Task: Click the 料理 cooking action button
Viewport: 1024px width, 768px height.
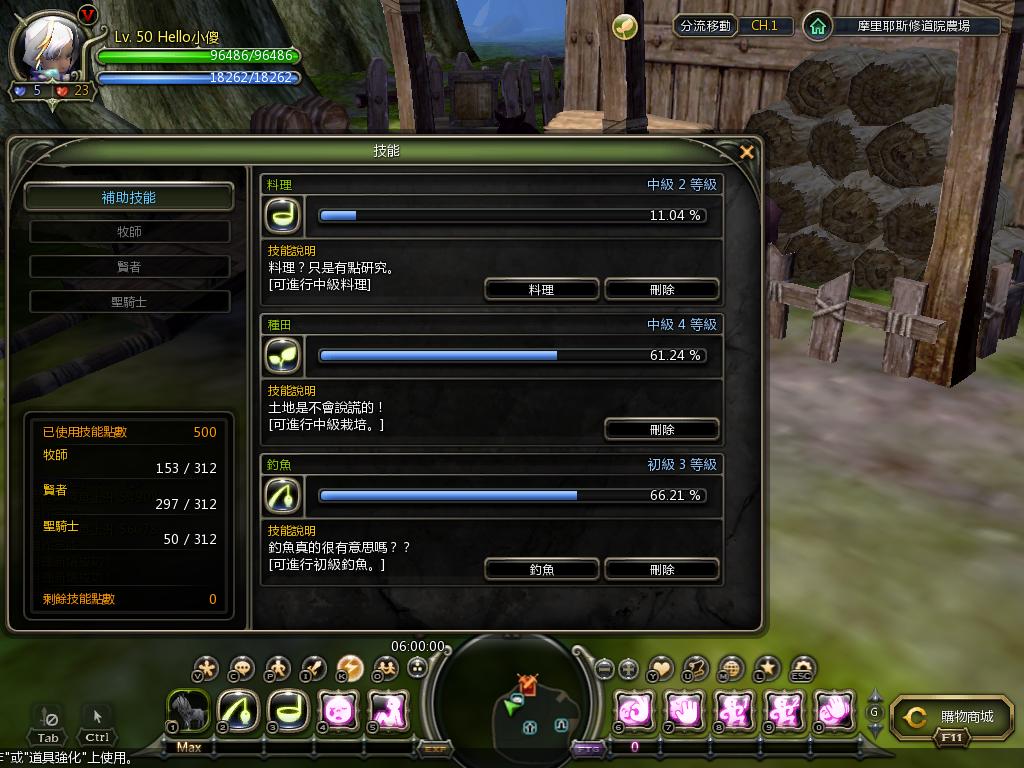Action: tap(541, 289)
